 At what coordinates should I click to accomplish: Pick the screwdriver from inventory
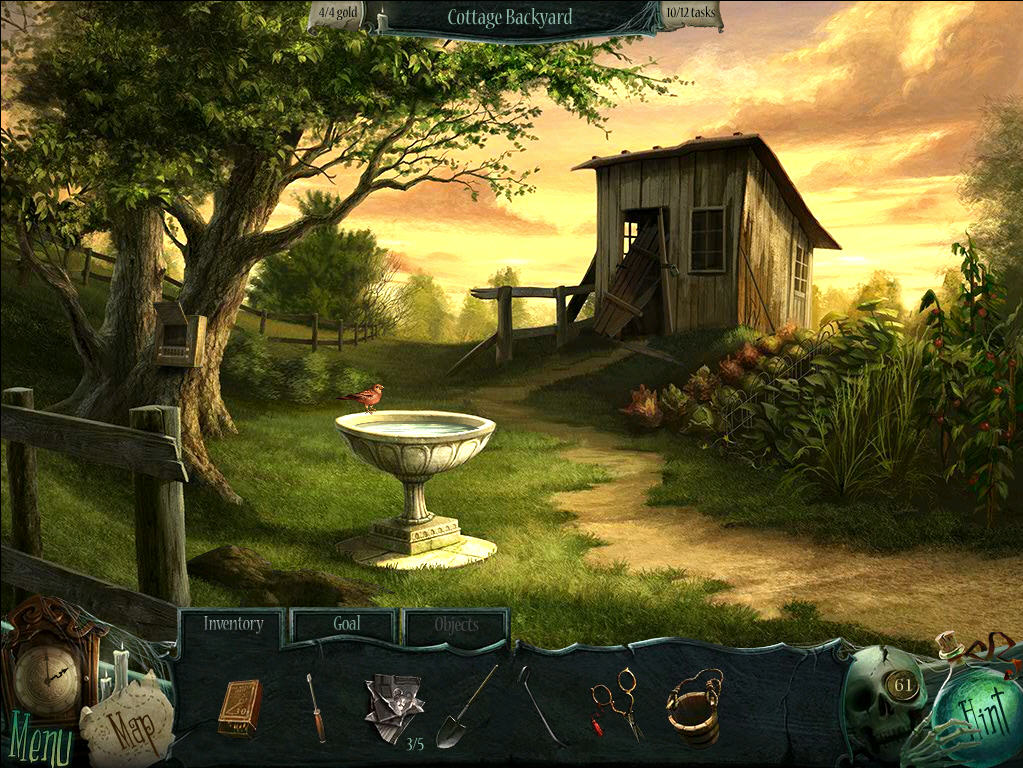(316, 707)
